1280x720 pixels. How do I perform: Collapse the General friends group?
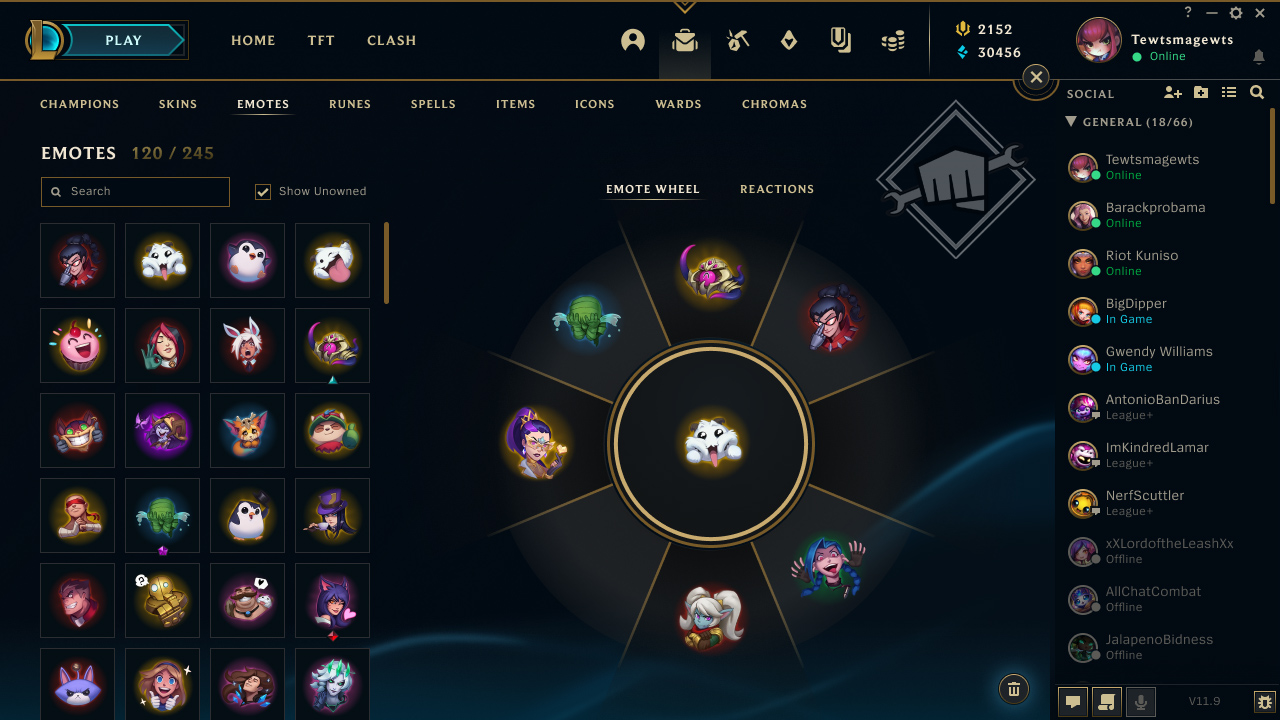[1073, 122]
